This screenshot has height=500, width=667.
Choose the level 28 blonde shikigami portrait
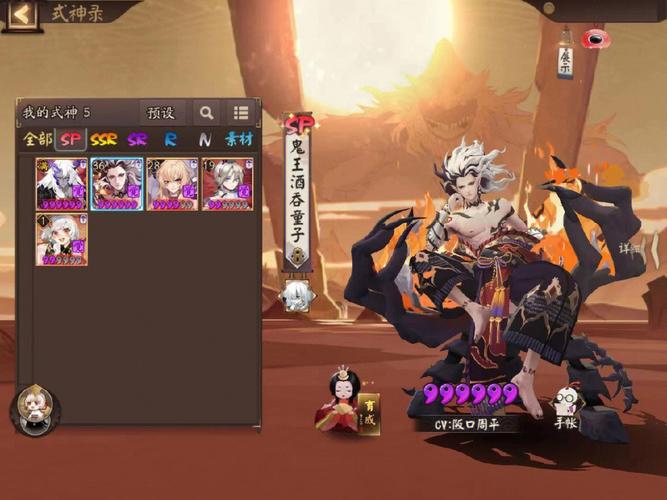pyautogui.click(x=172, y=184)
